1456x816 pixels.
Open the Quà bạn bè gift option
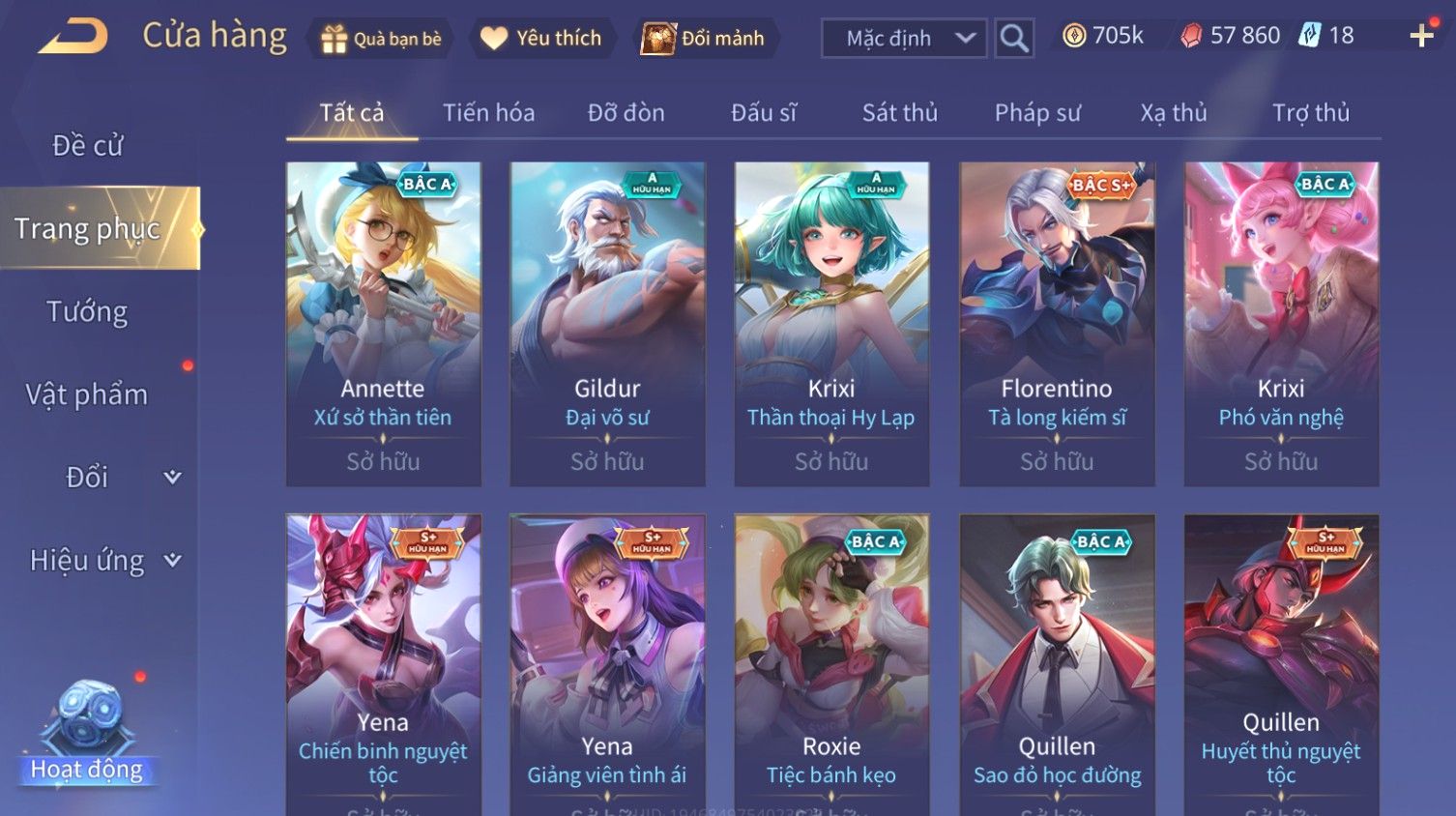click(x=381, y=39)
